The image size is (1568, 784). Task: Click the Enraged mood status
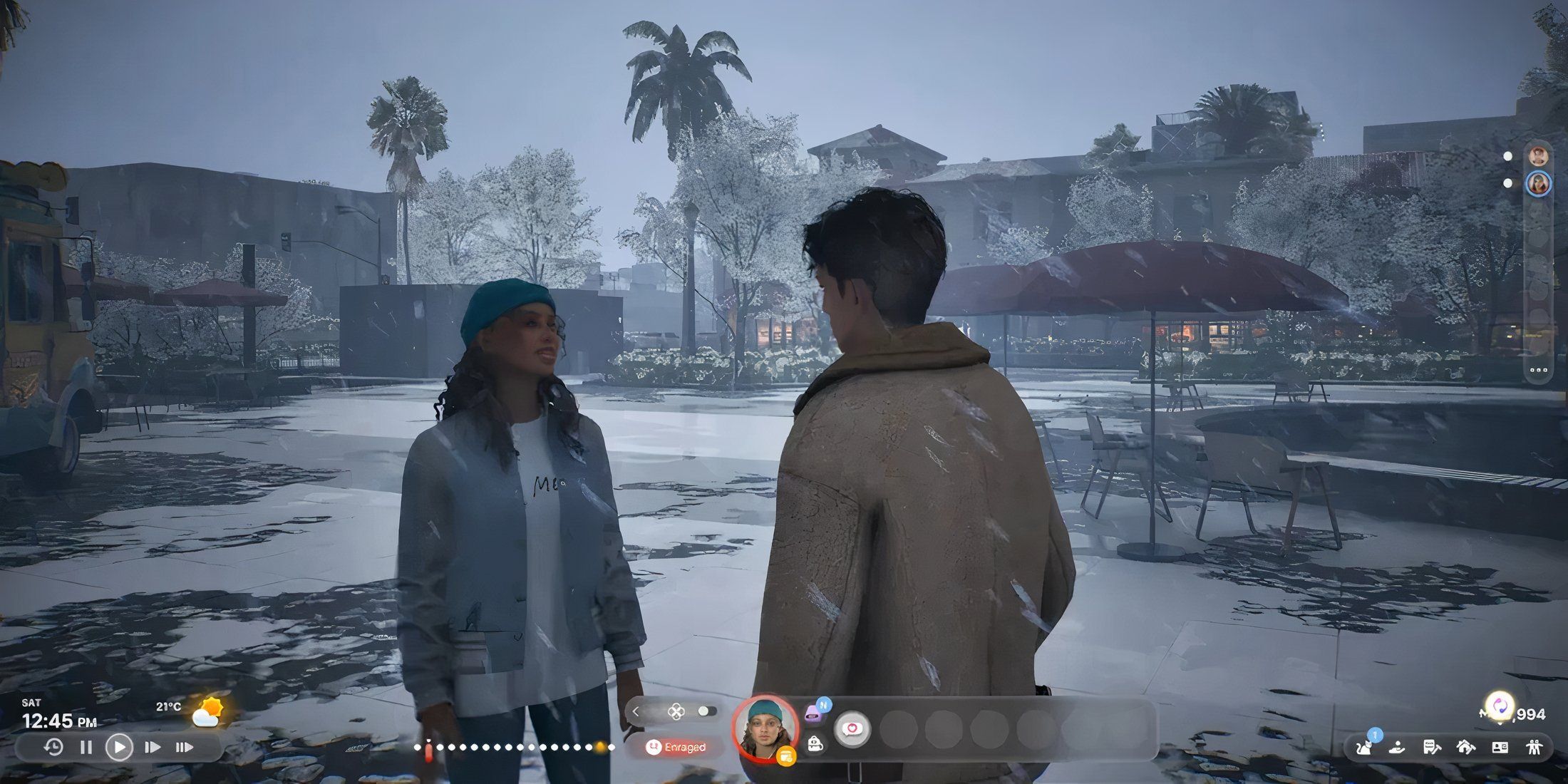[676, 747]
